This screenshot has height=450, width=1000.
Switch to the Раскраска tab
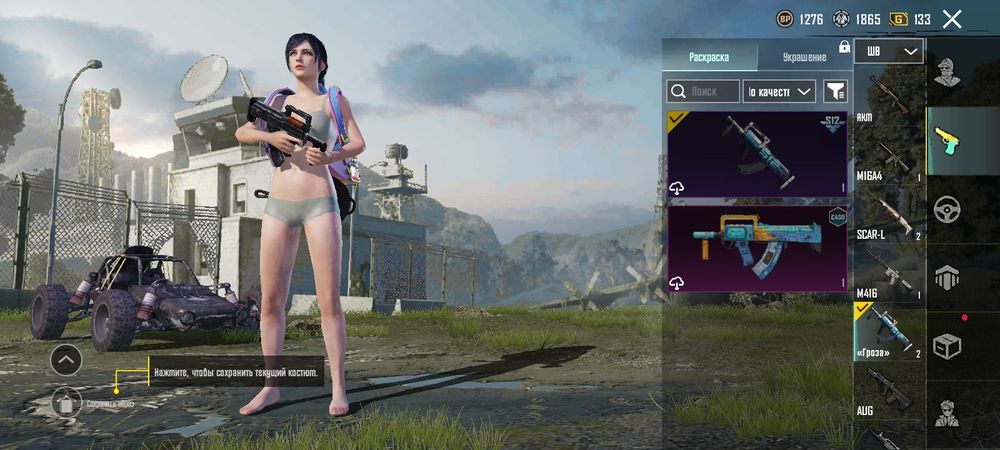(x=709, y=57)
